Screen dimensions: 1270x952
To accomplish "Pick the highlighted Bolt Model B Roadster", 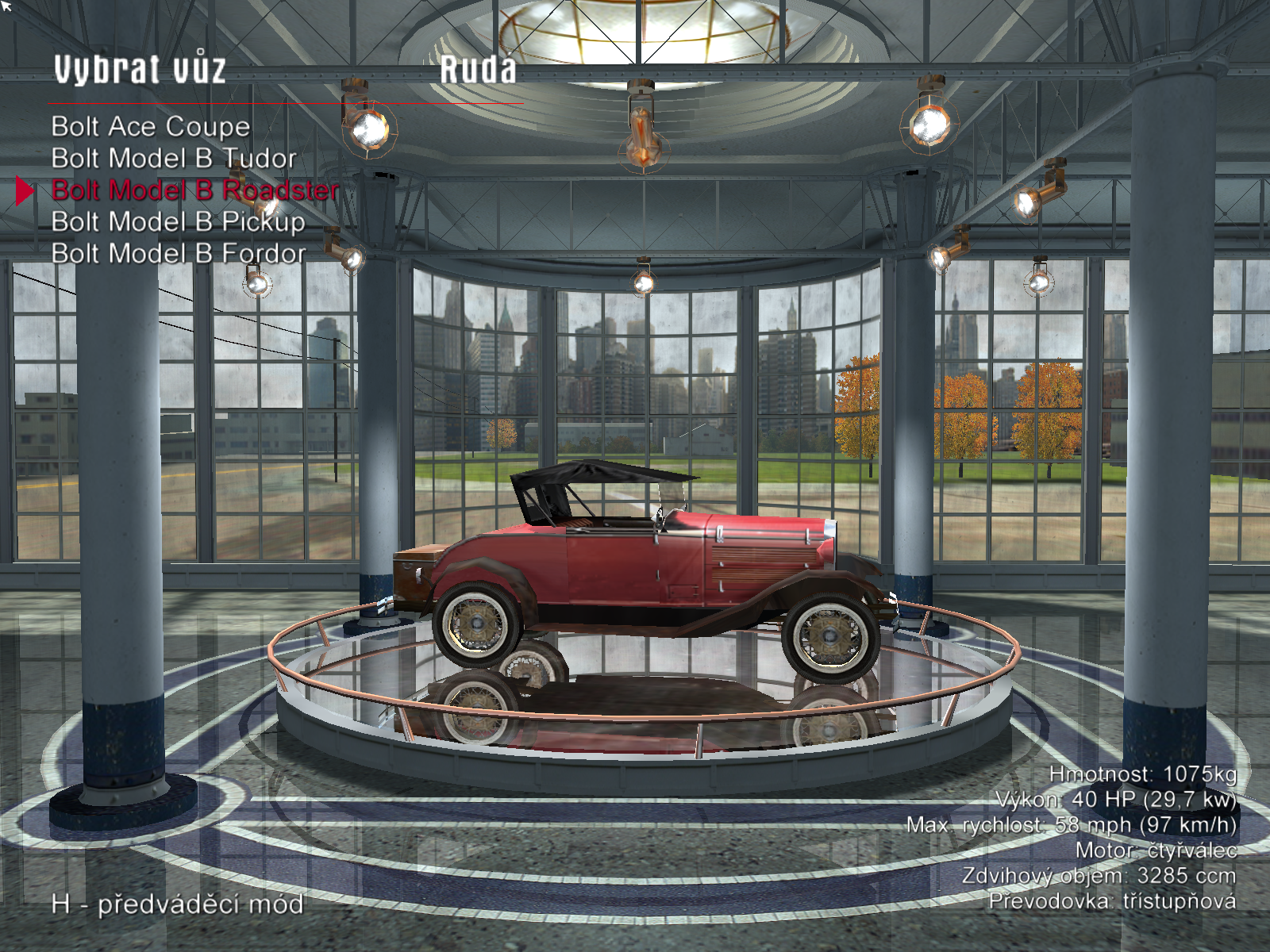I will coord(194,190).
